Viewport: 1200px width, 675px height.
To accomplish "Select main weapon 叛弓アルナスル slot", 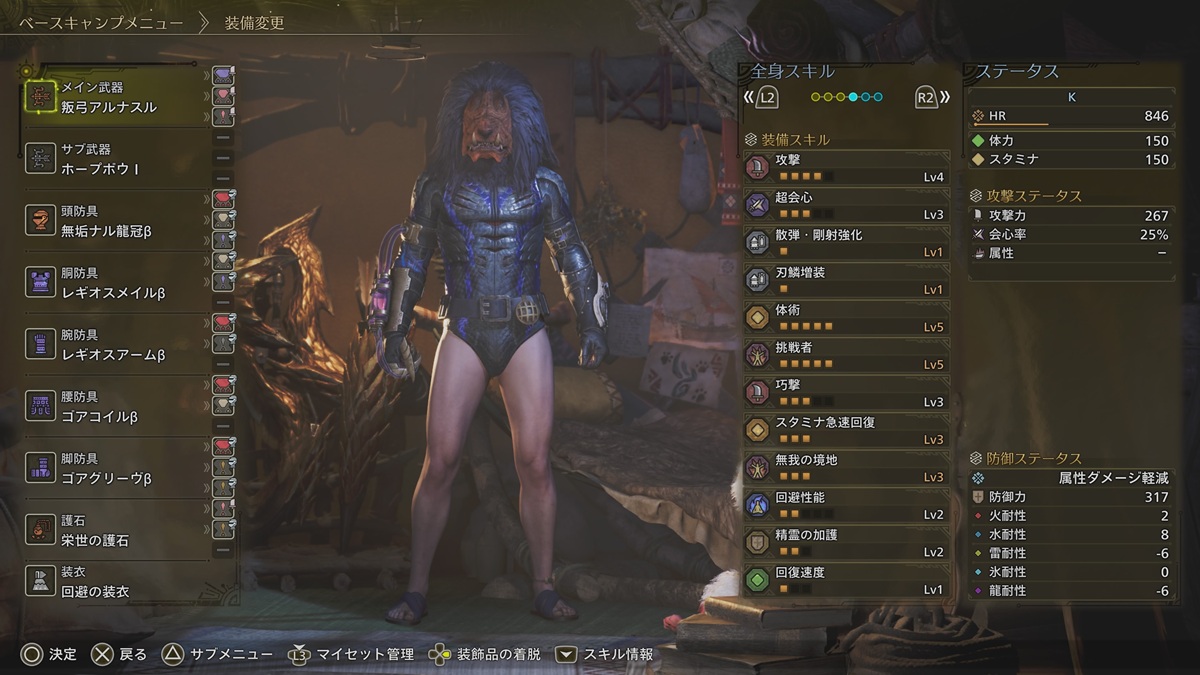I will (x=115, y=98).
